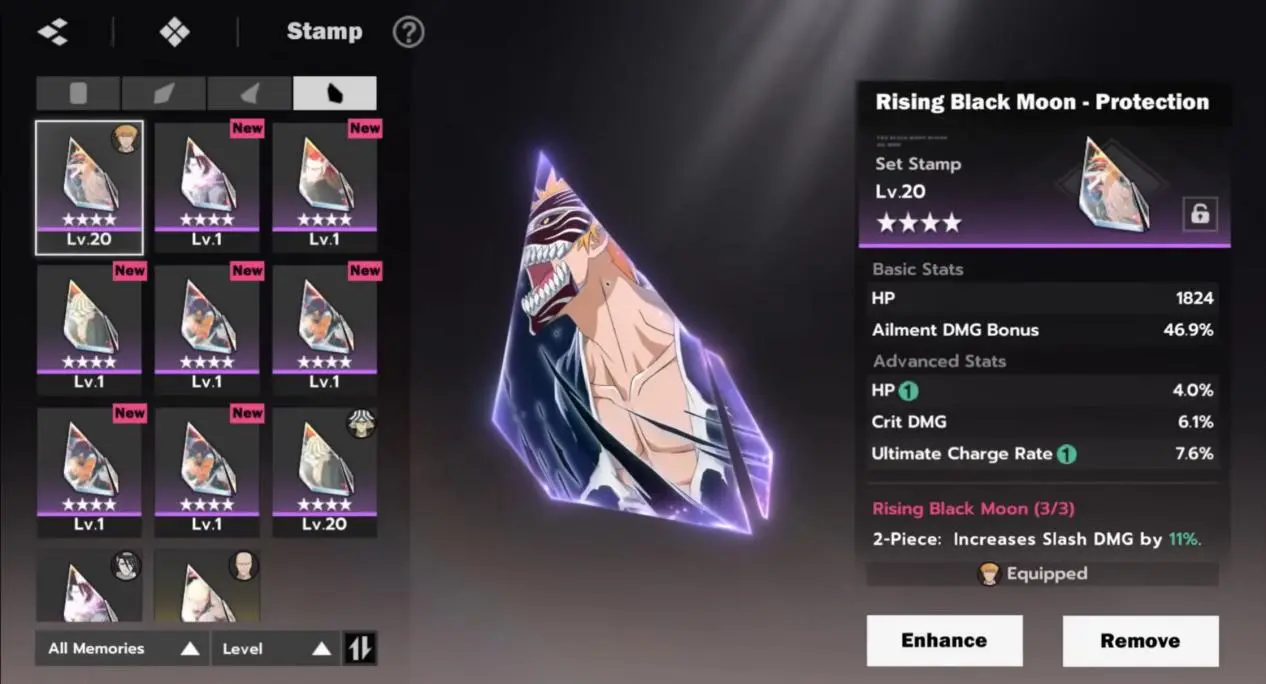Switch to the grey parallelogram shape tab
This screenshot has height=684, width=1266.
tap(164, 93)
